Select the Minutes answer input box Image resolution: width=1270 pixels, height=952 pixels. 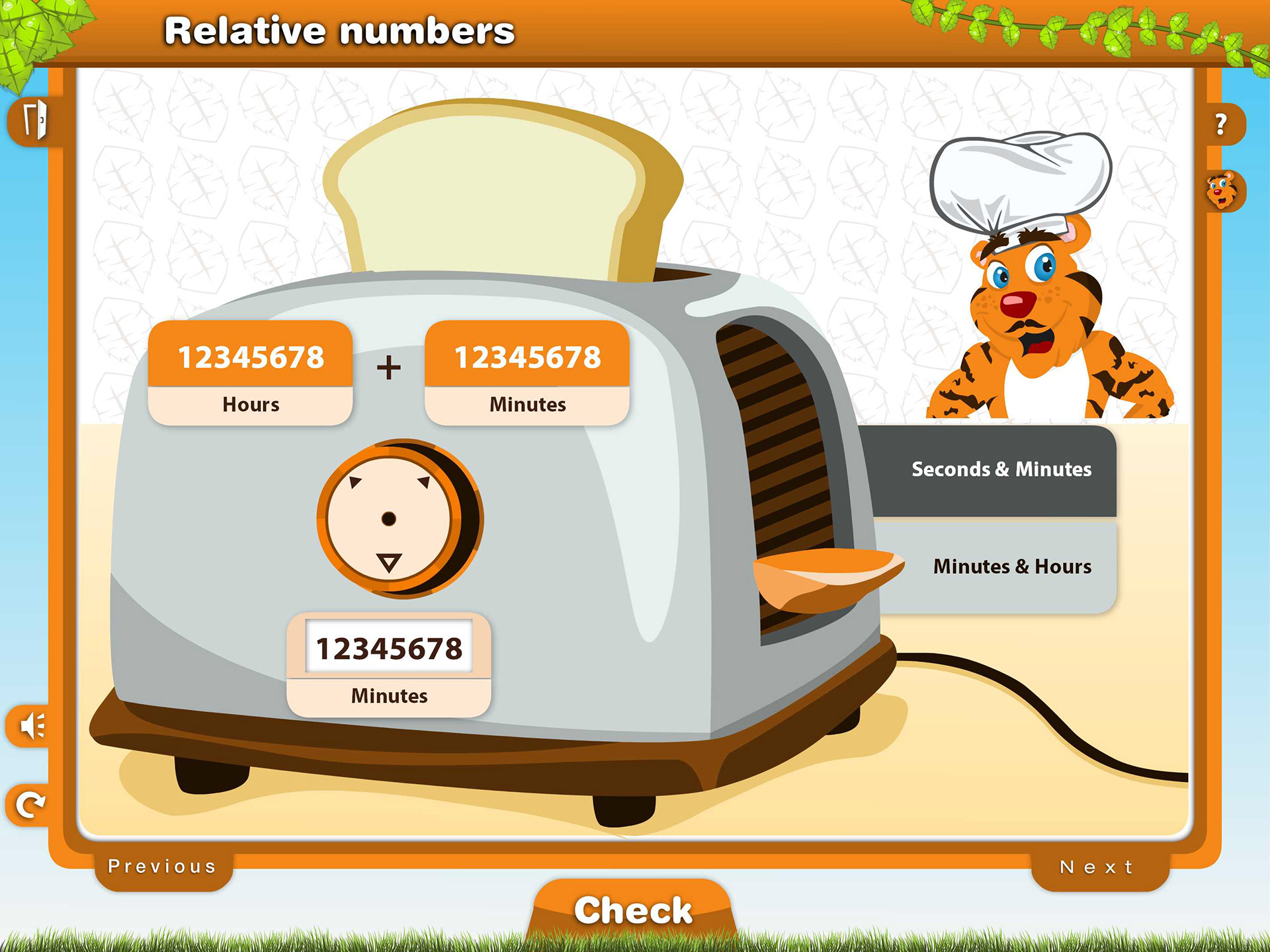[x=389, y=648]
